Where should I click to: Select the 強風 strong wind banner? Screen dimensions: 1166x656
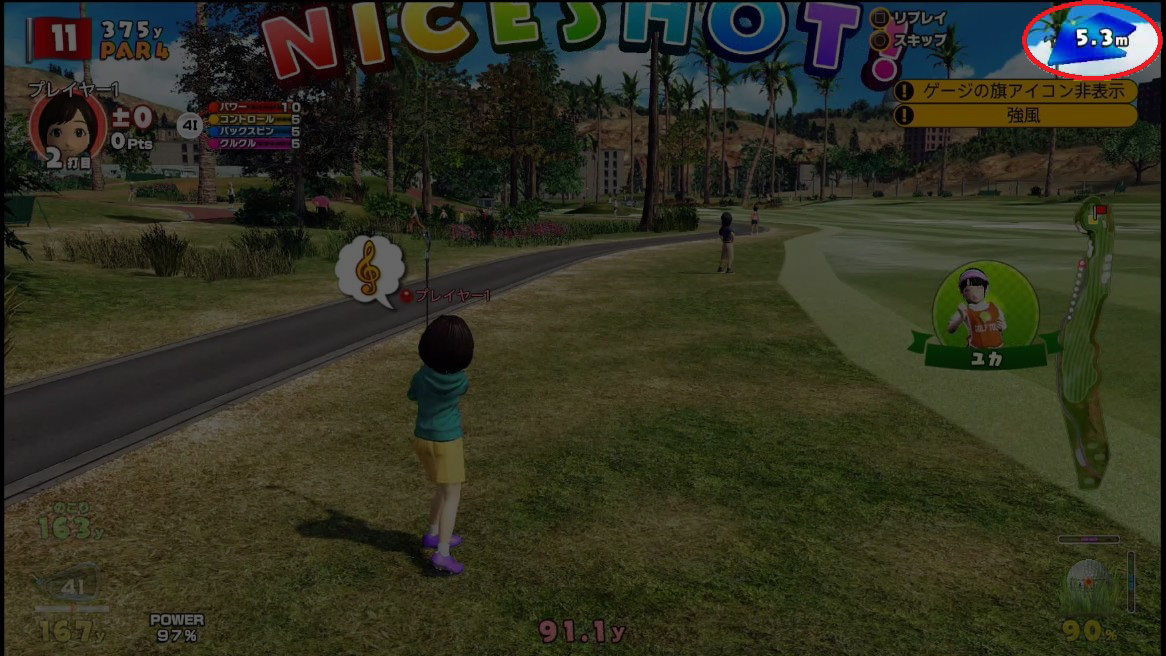pyautogui.click(x=1015, y=115)
